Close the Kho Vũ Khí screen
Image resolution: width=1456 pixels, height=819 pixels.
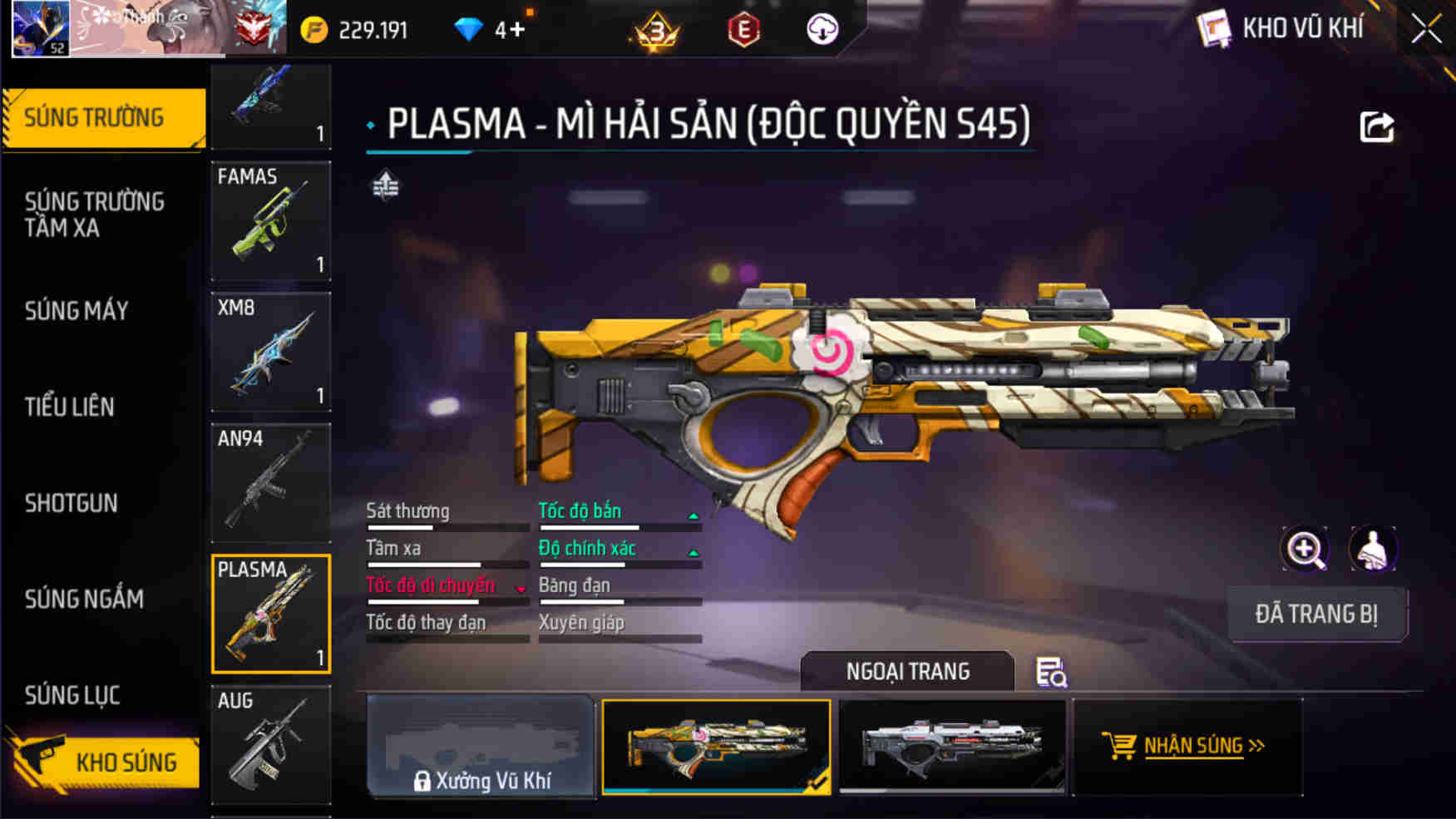point(1426,30)
